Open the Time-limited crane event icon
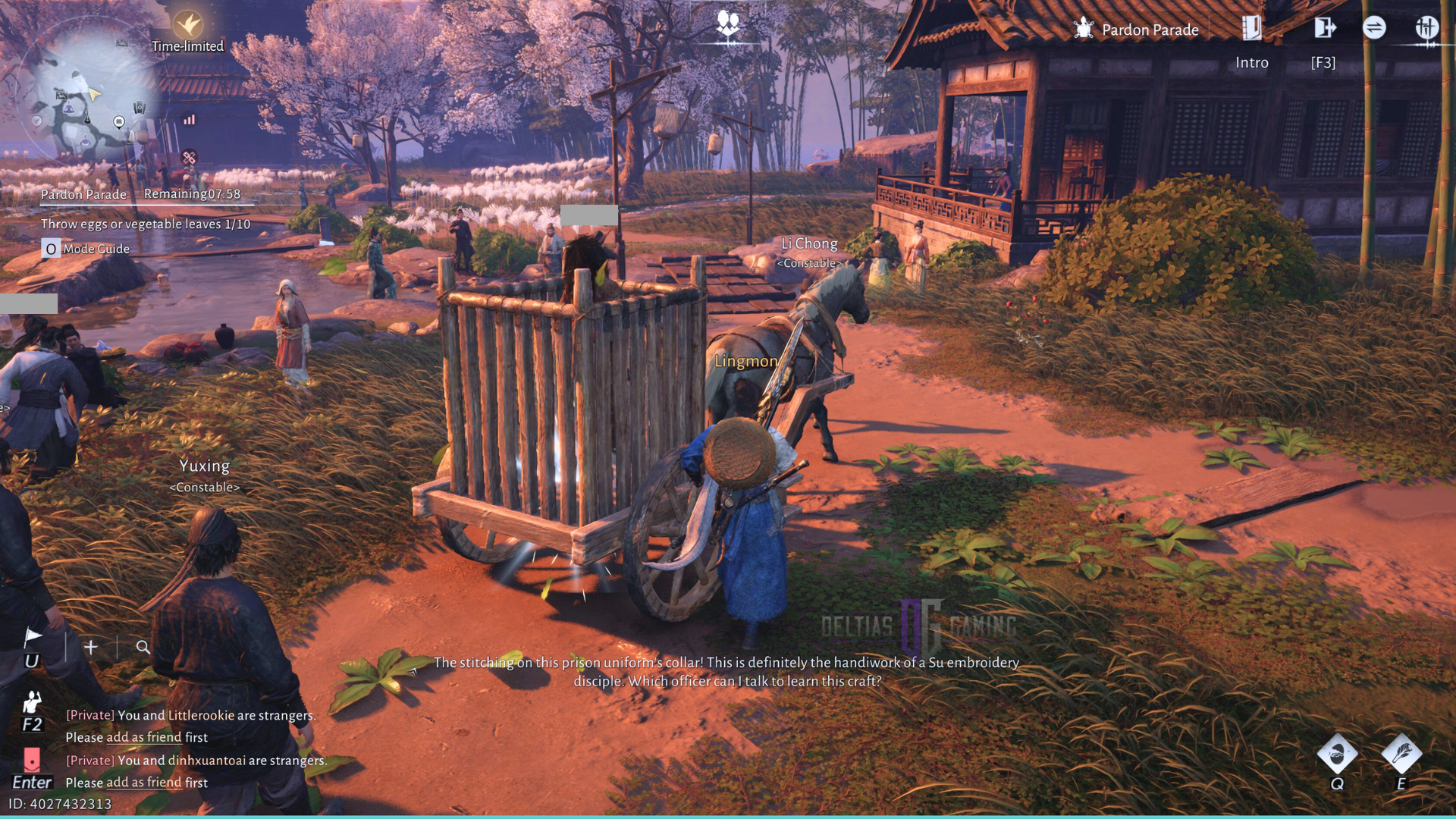1456x819 pixels. [x=187, y=25]
